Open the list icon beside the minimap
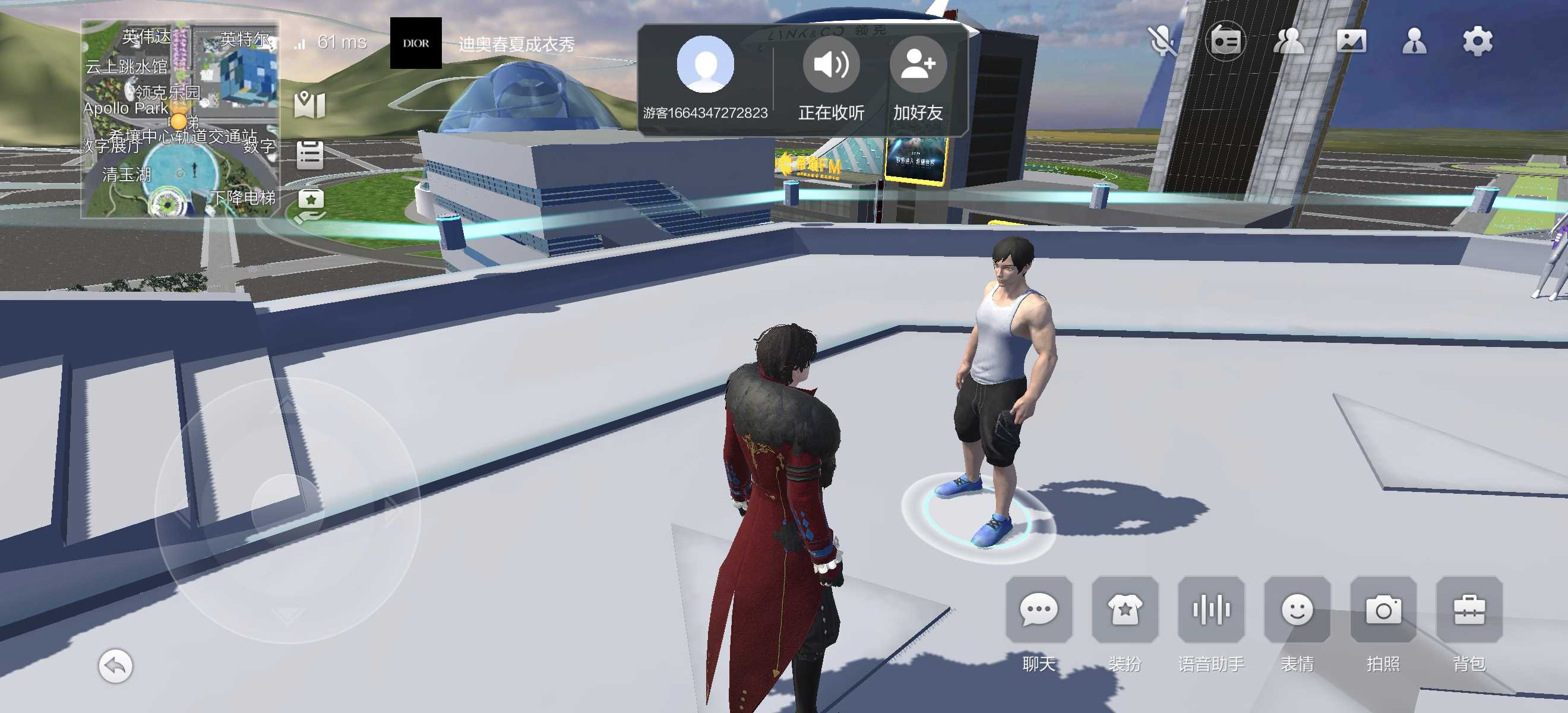This screenshot has height=713, width=1568. pyautogui.click(x=310, y=154)
